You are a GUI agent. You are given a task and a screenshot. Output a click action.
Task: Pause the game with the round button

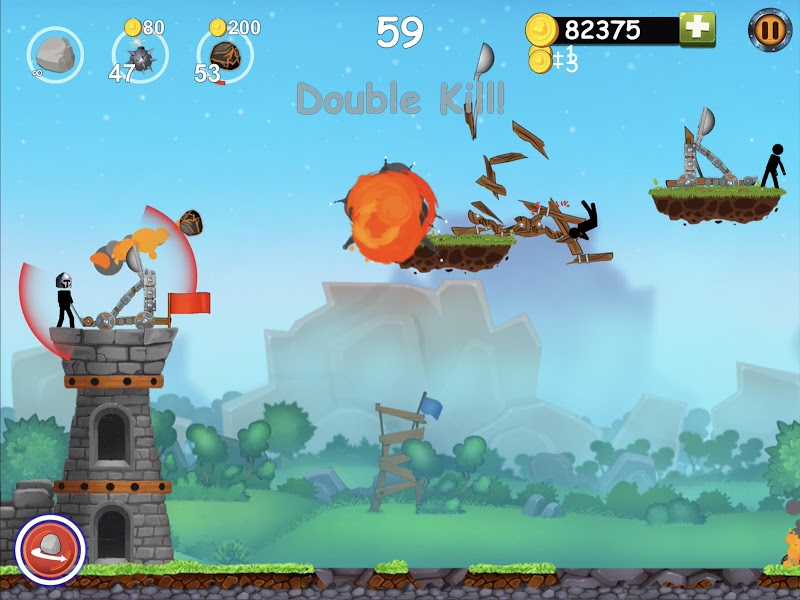click(x=770, y=29)
